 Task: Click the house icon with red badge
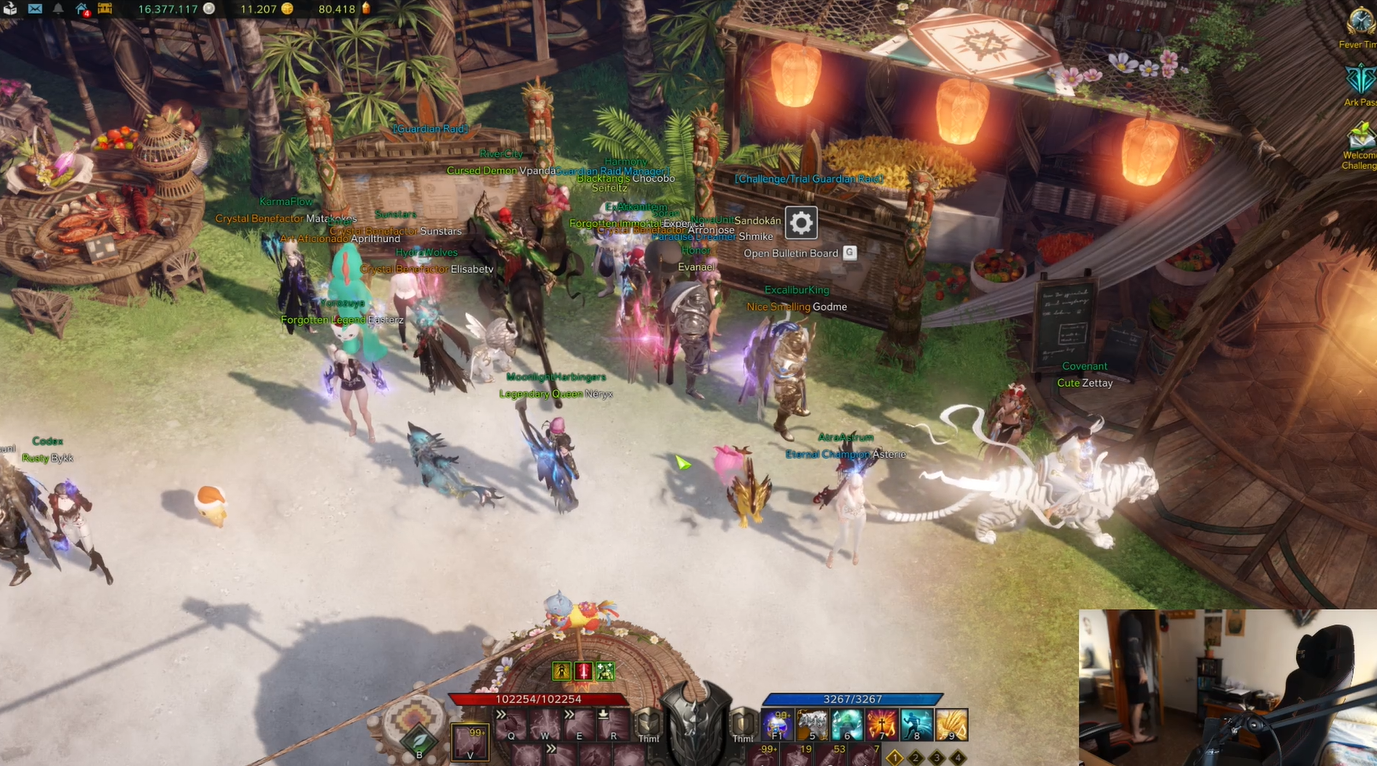point(81,9)
